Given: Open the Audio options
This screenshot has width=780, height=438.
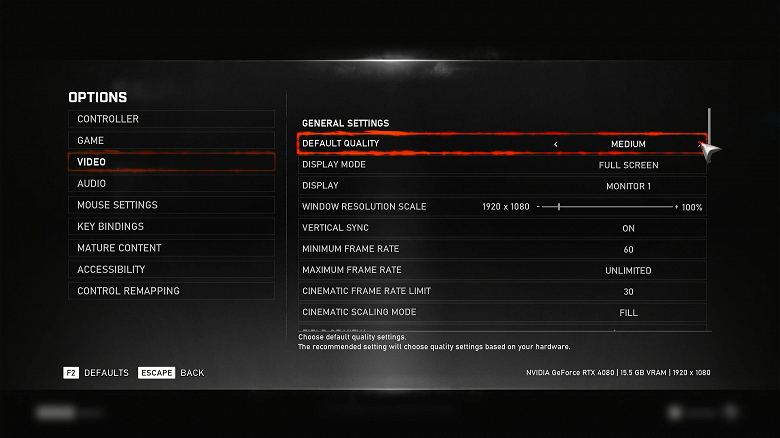Looking at the screenshot, I should [x=170, y=184].
